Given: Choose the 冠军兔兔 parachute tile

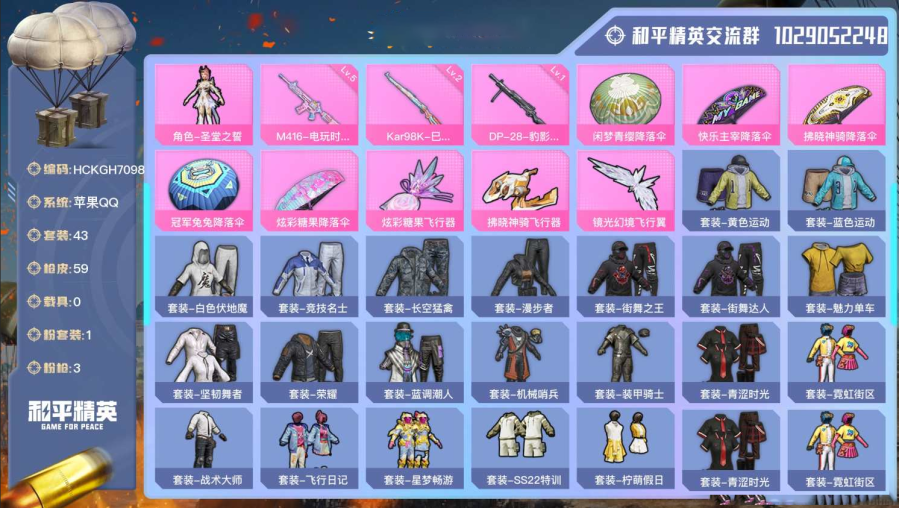Looking at the screenshot, I should point(203,188).
